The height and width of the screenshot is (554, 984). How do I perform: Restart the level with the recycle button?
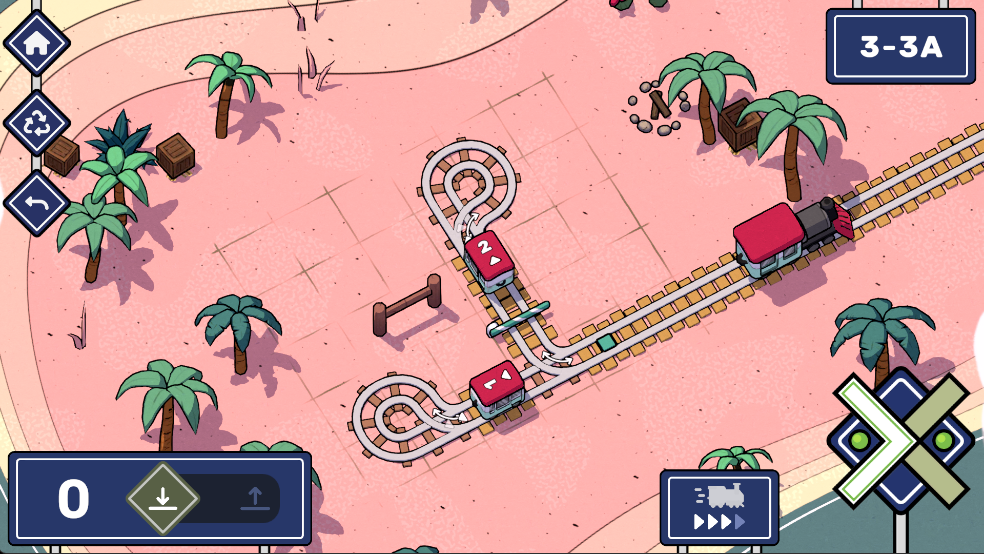(x=37, y=124)
